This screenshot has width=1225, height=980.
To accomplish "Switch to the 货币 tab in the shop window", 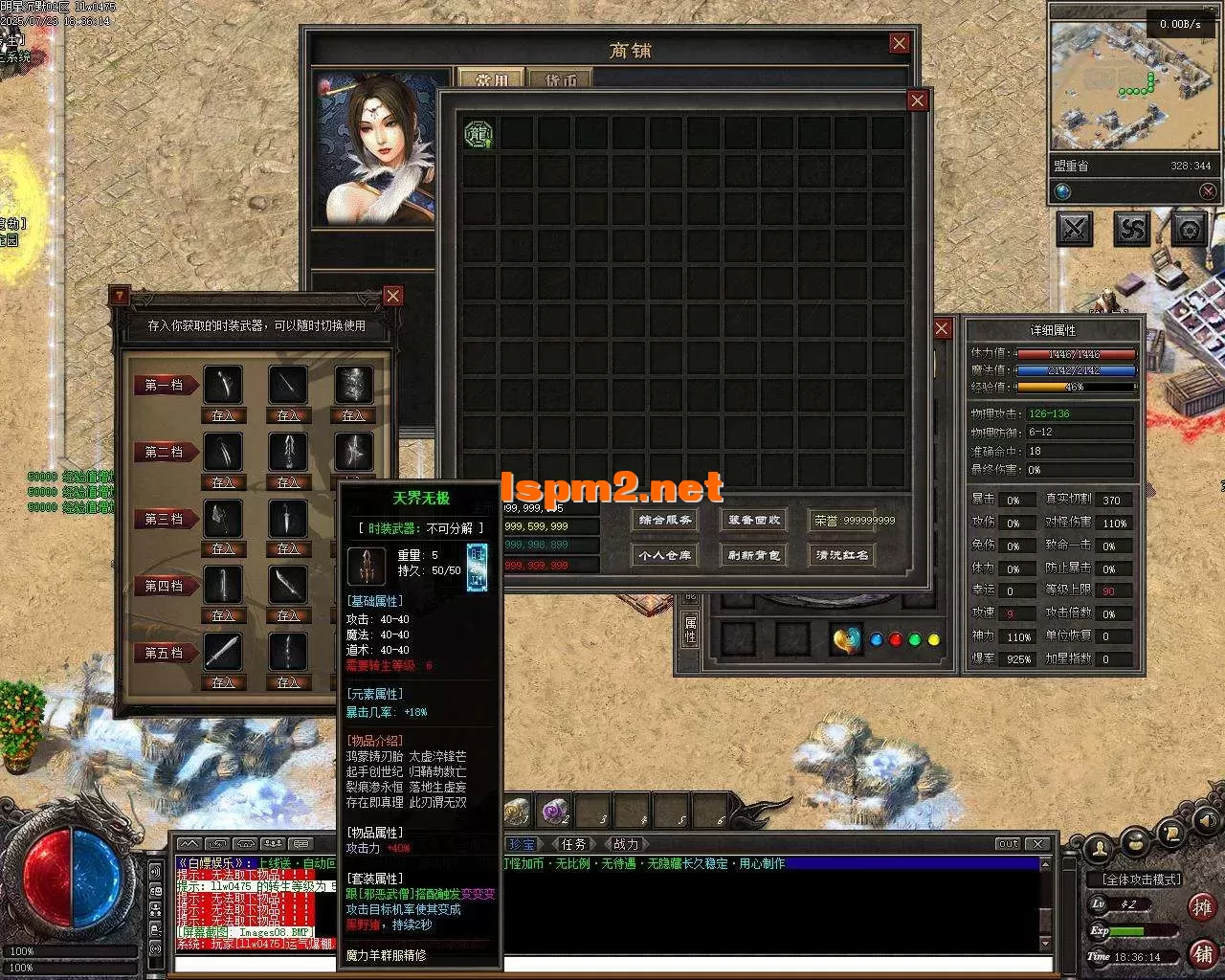I will click(x=560, y=79).
